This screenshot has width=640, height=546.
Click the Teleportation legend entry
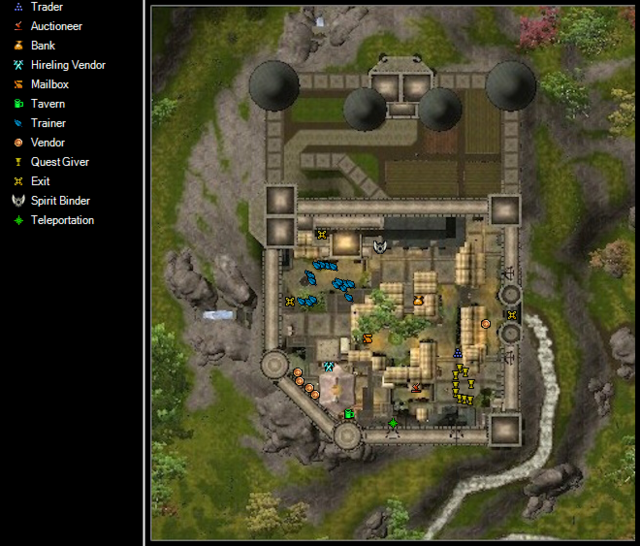click(62, 220)
